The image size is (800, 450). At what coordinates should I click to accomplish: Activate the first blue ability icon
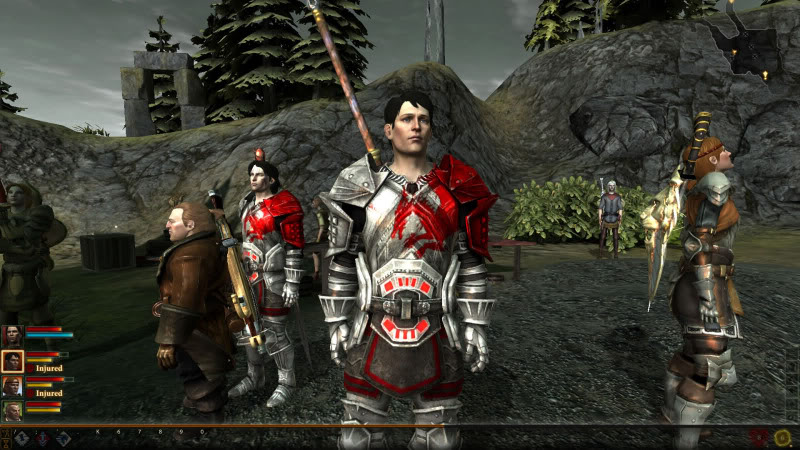point(21,438)
